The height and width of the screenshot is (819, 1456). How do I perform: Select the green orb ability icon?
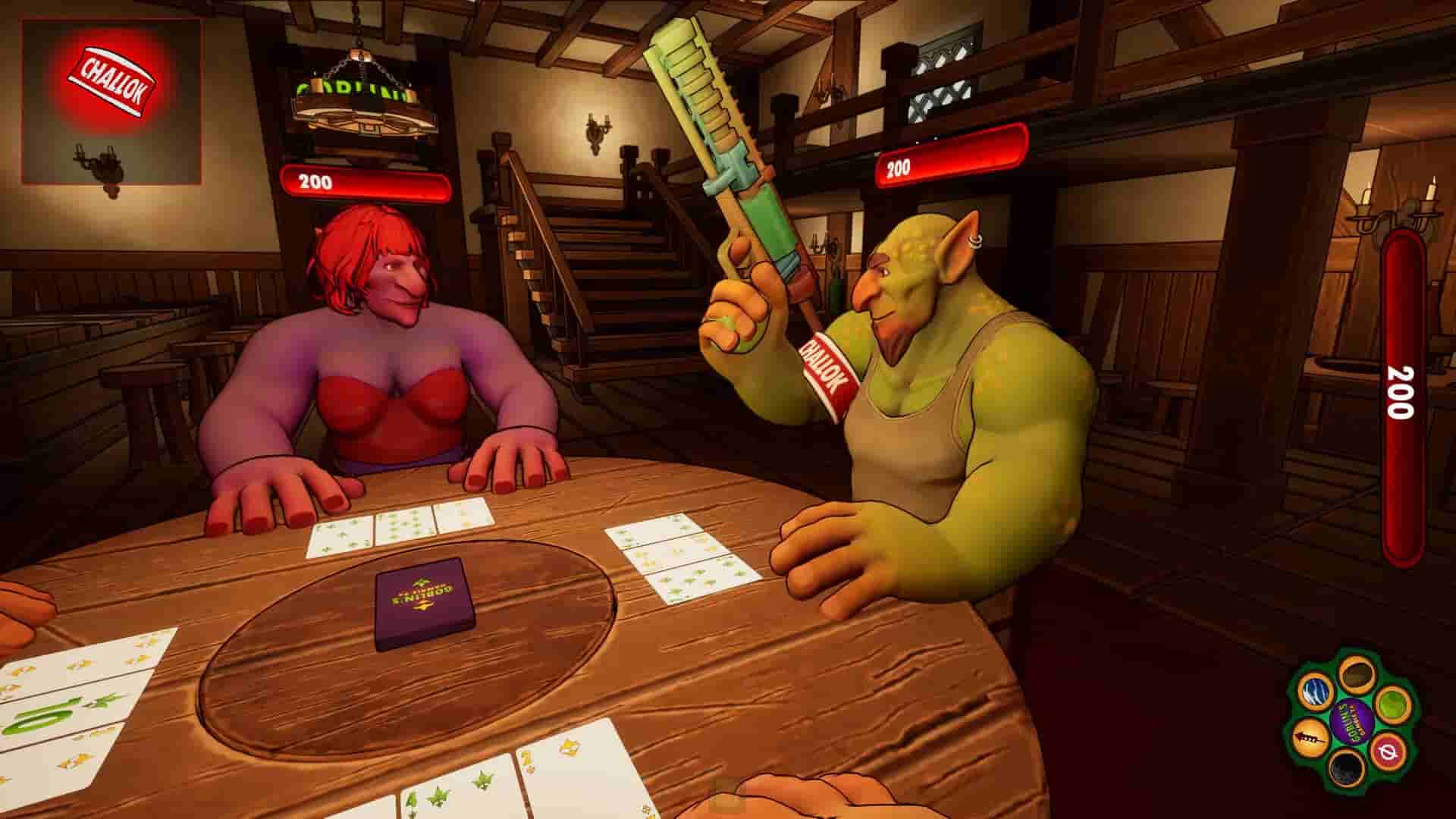pos(1394,704)
